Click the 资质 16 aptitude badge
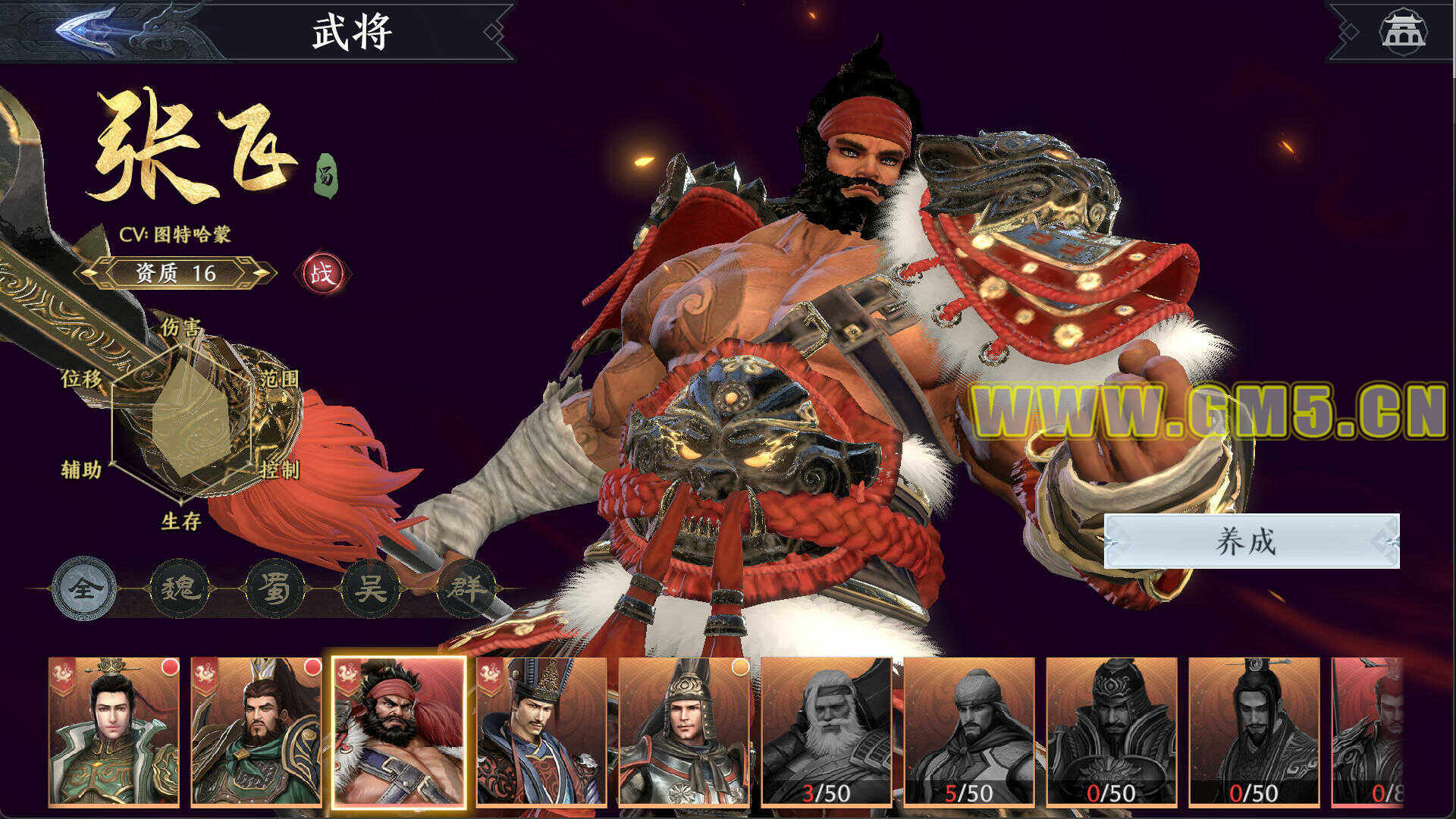1456x819 pixels. tap(176, 273)
